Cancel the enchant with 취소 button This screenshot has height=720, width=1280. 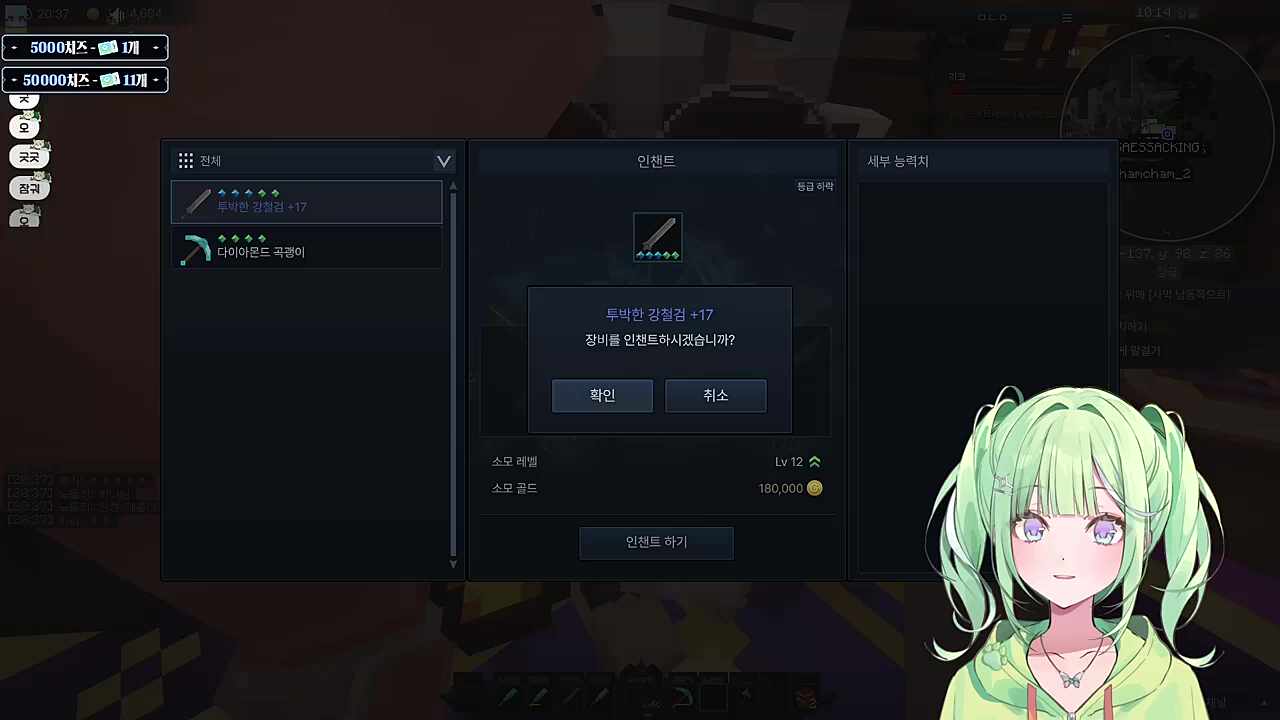pyautogui.click(x=715, y=396)
